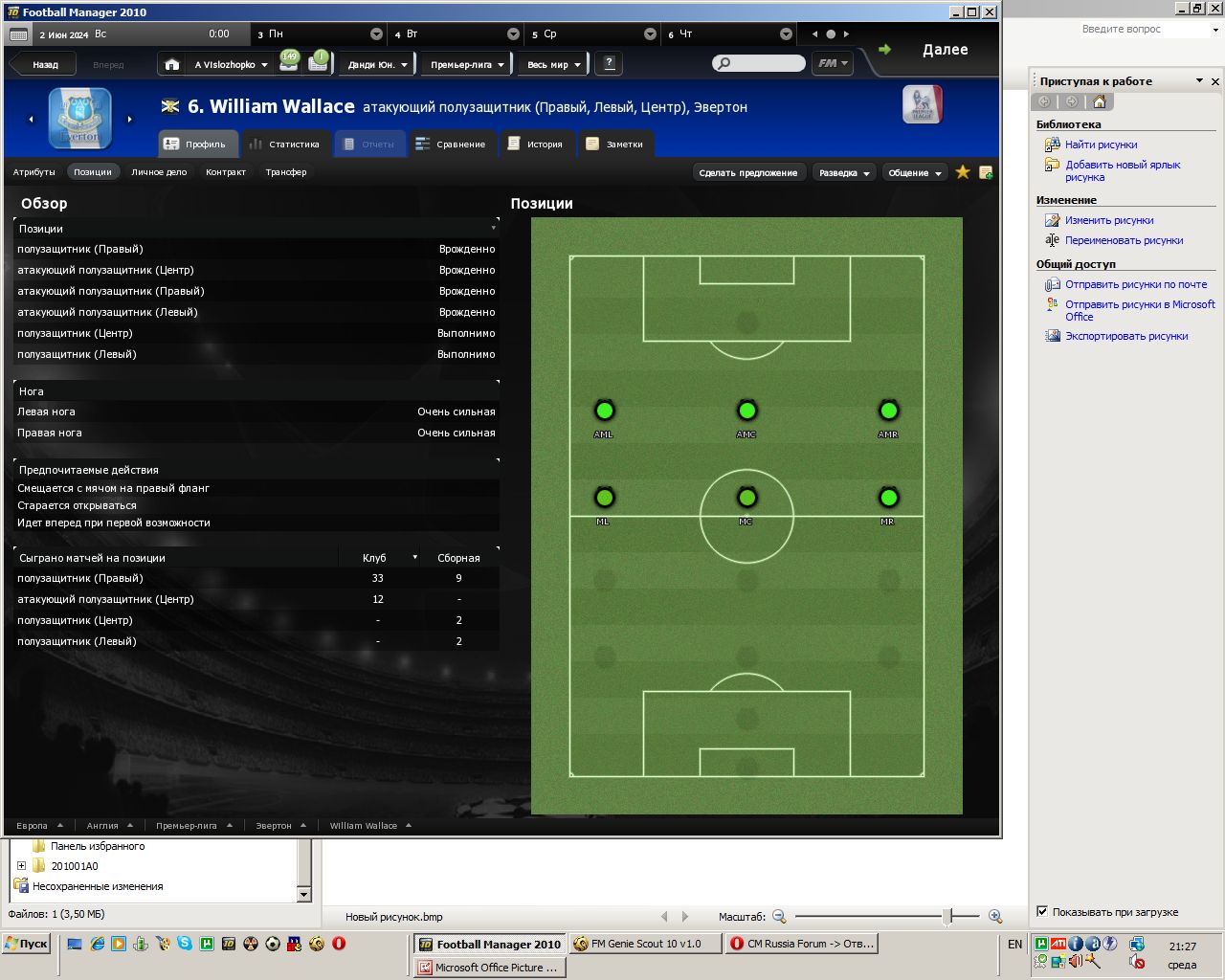The image size is (1225, 980).
Task: Select the AMC position marker on pitch
Action: coord(746,412)
